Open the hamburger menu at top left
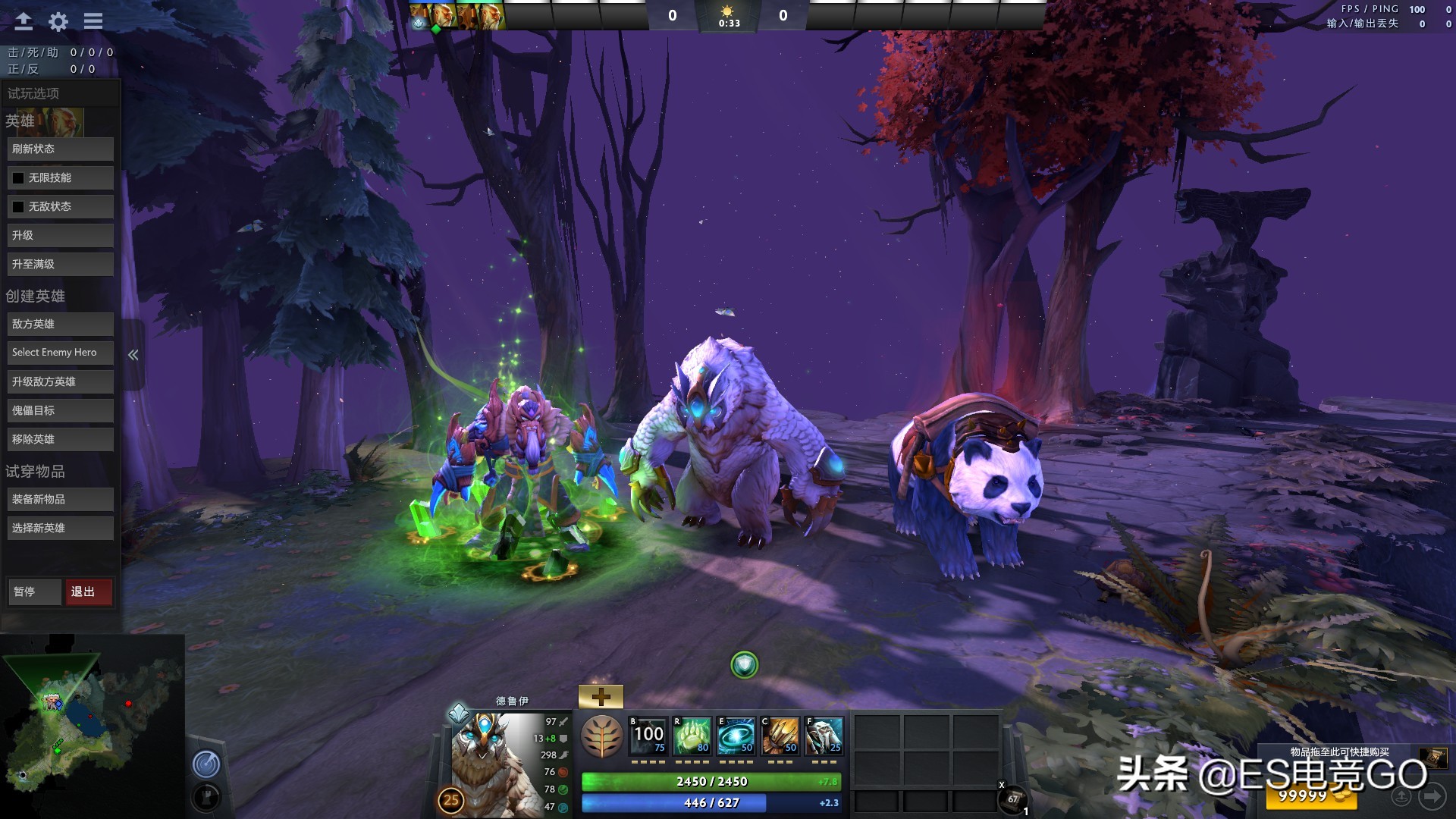This screenshot has height=819, width=1456. click(x=93, y=20)
